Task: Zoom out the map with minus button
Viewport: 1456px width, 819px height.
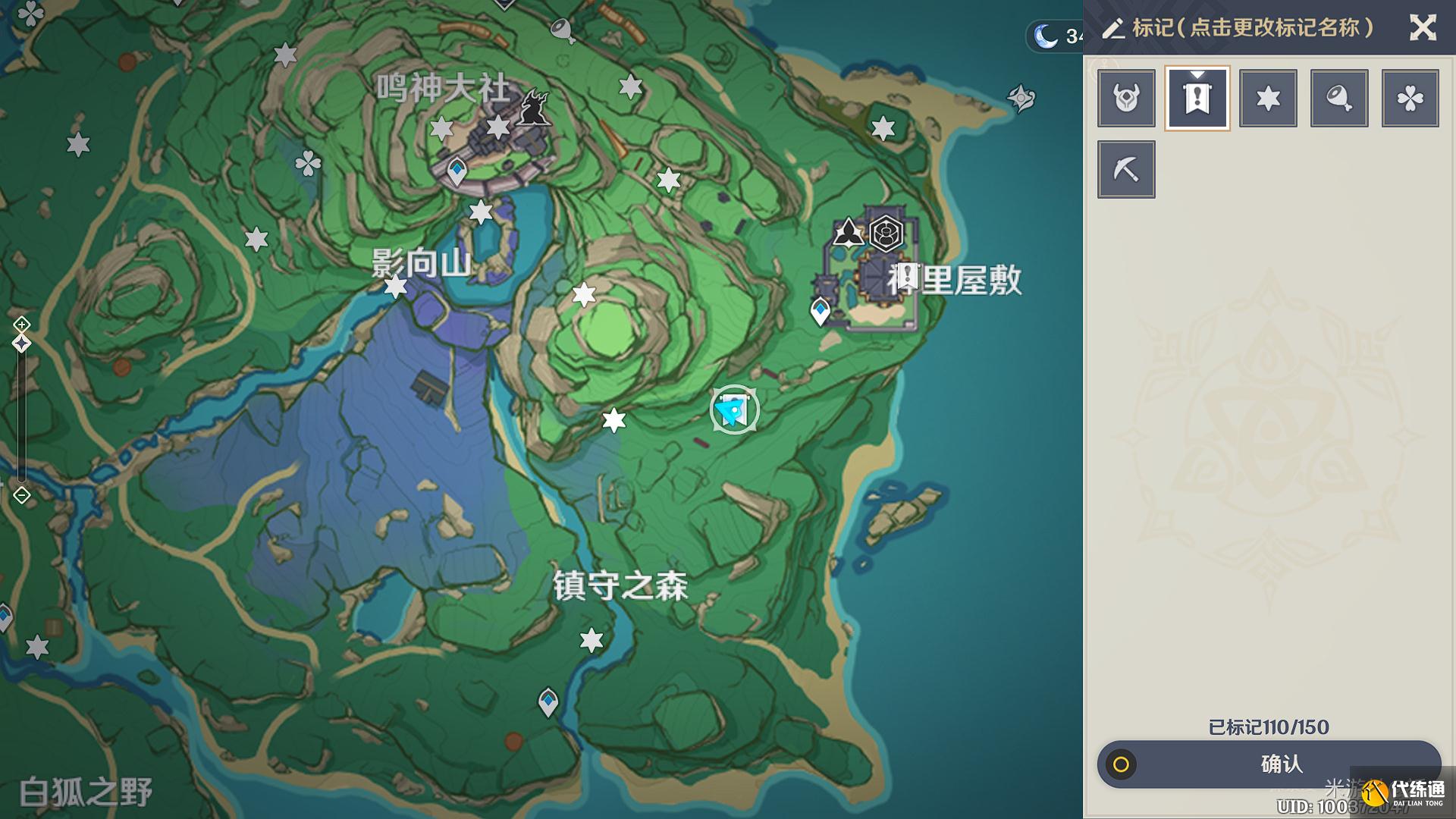Action: [21, 495]
